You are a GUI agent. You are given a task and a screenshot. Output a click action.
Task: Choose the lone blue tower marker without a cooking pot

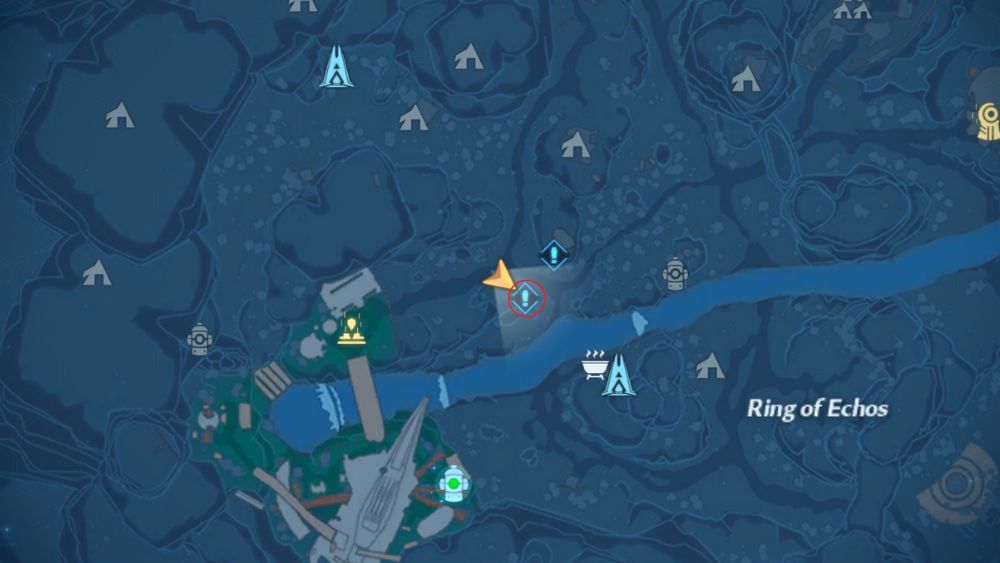click(x=337, y=66)
